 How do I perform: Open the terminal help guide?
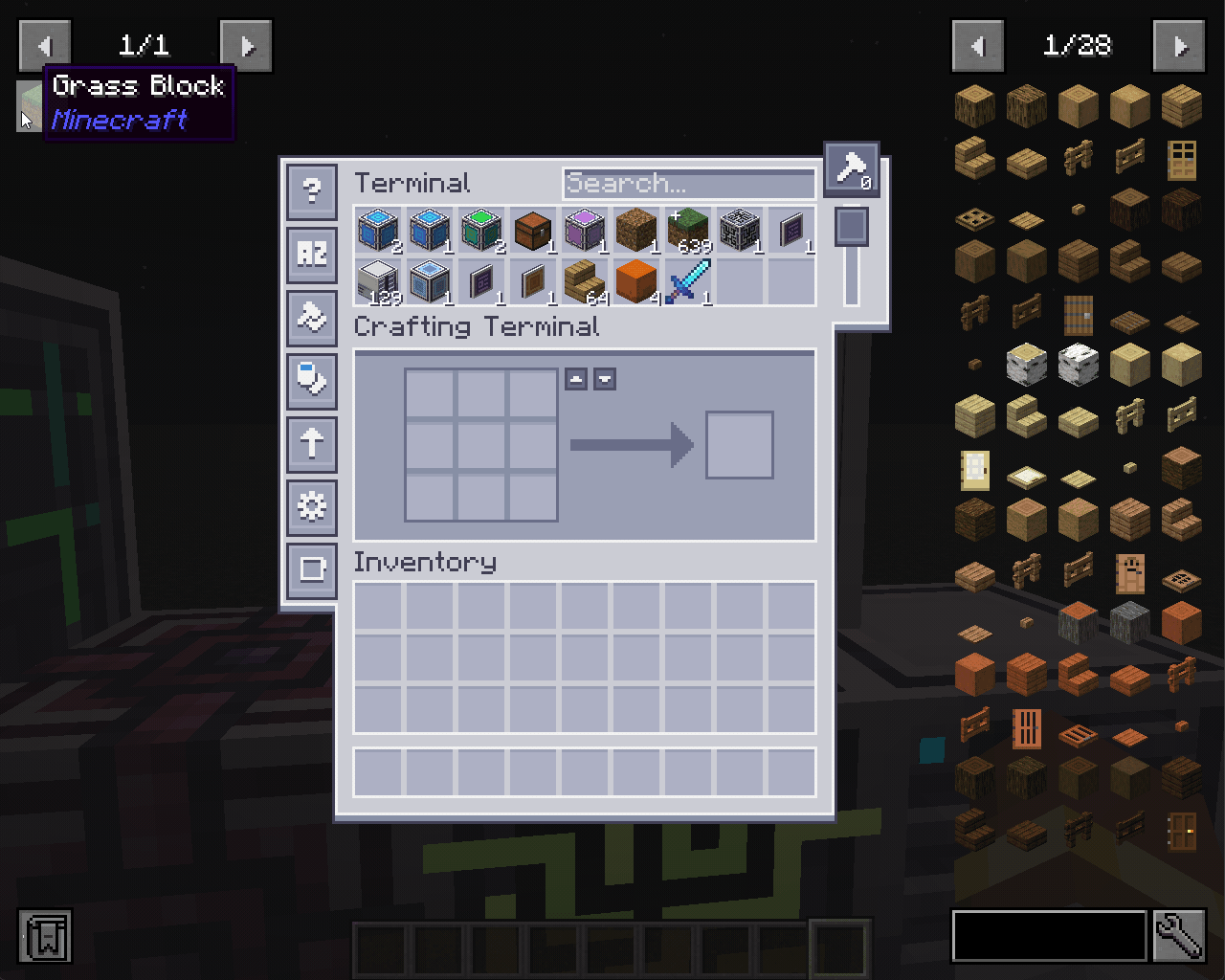[x=311, y=190]
